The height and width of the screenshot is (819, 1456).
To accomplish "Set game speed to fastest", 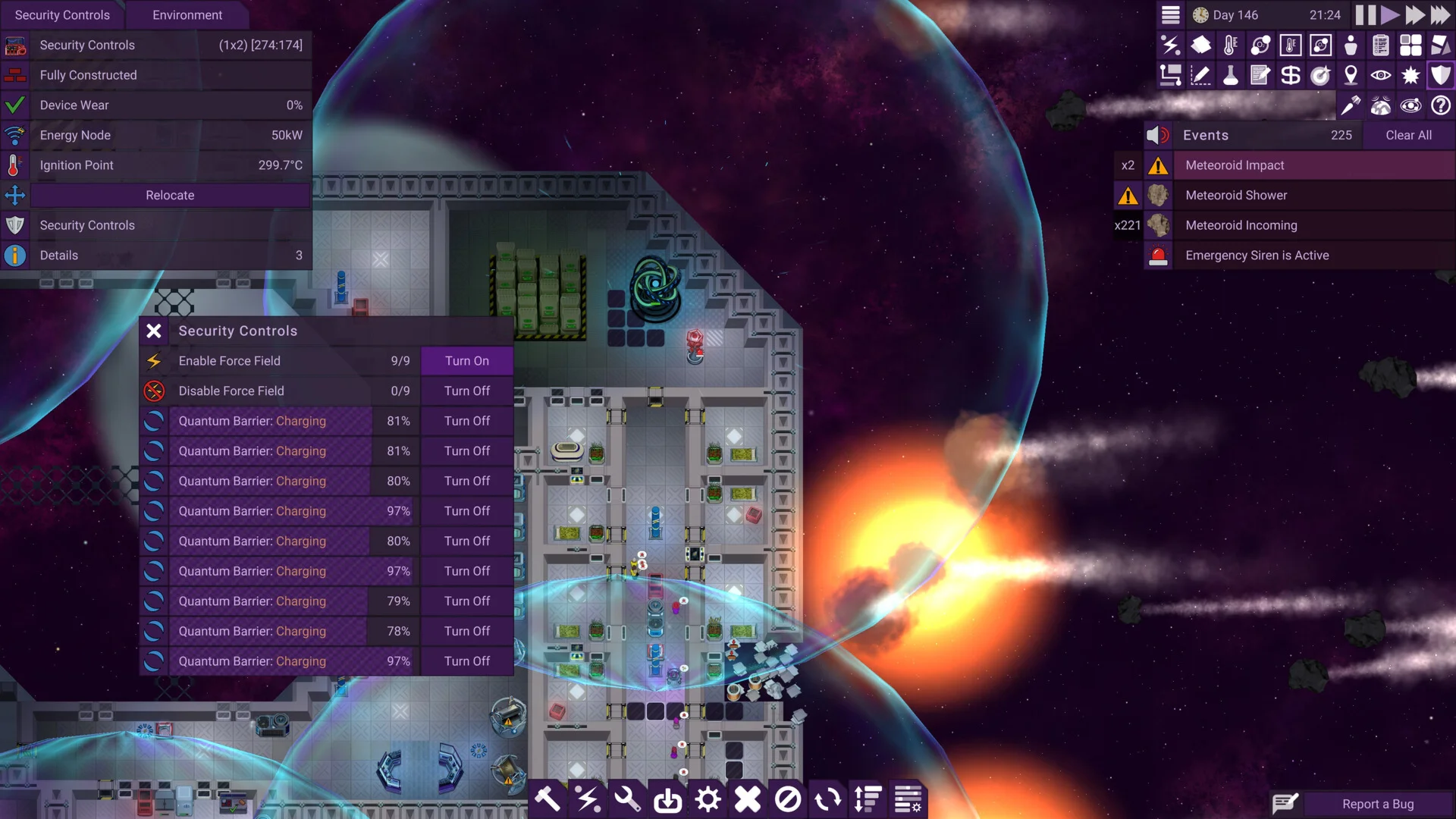I will click(x=1440, y=15).
